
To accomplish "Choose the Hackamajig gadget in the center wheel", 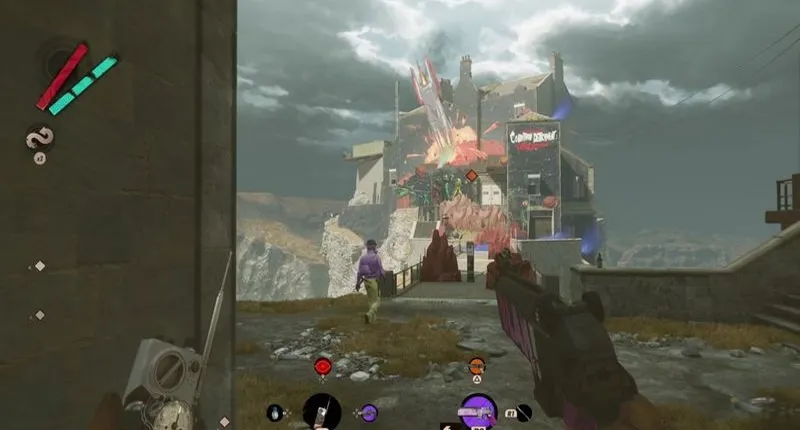I will click(x=322, y=411).
